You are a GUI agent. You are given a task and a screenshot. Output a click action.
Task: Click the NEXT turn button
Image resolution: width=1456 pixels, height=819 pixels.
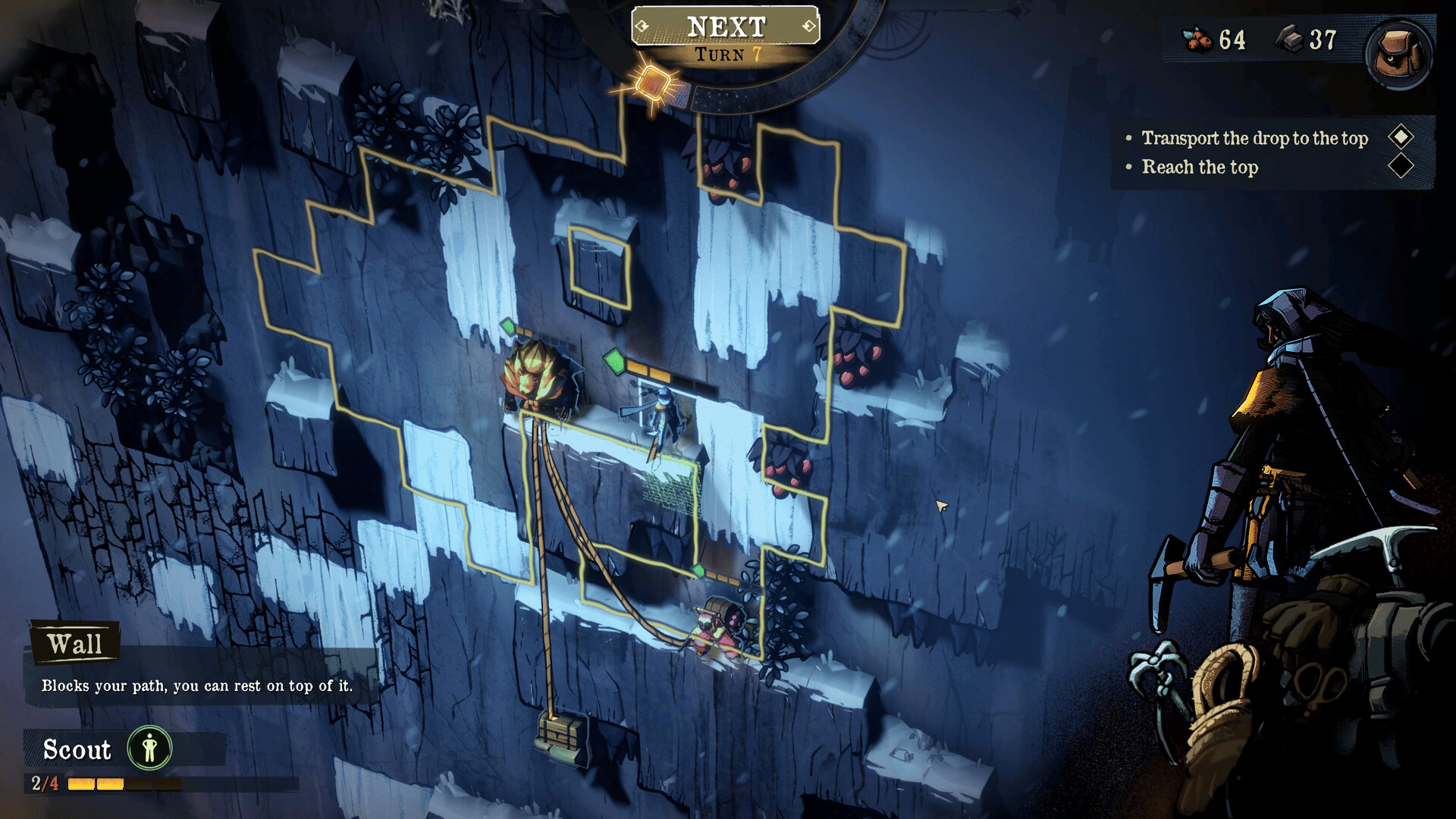point(726,27)
